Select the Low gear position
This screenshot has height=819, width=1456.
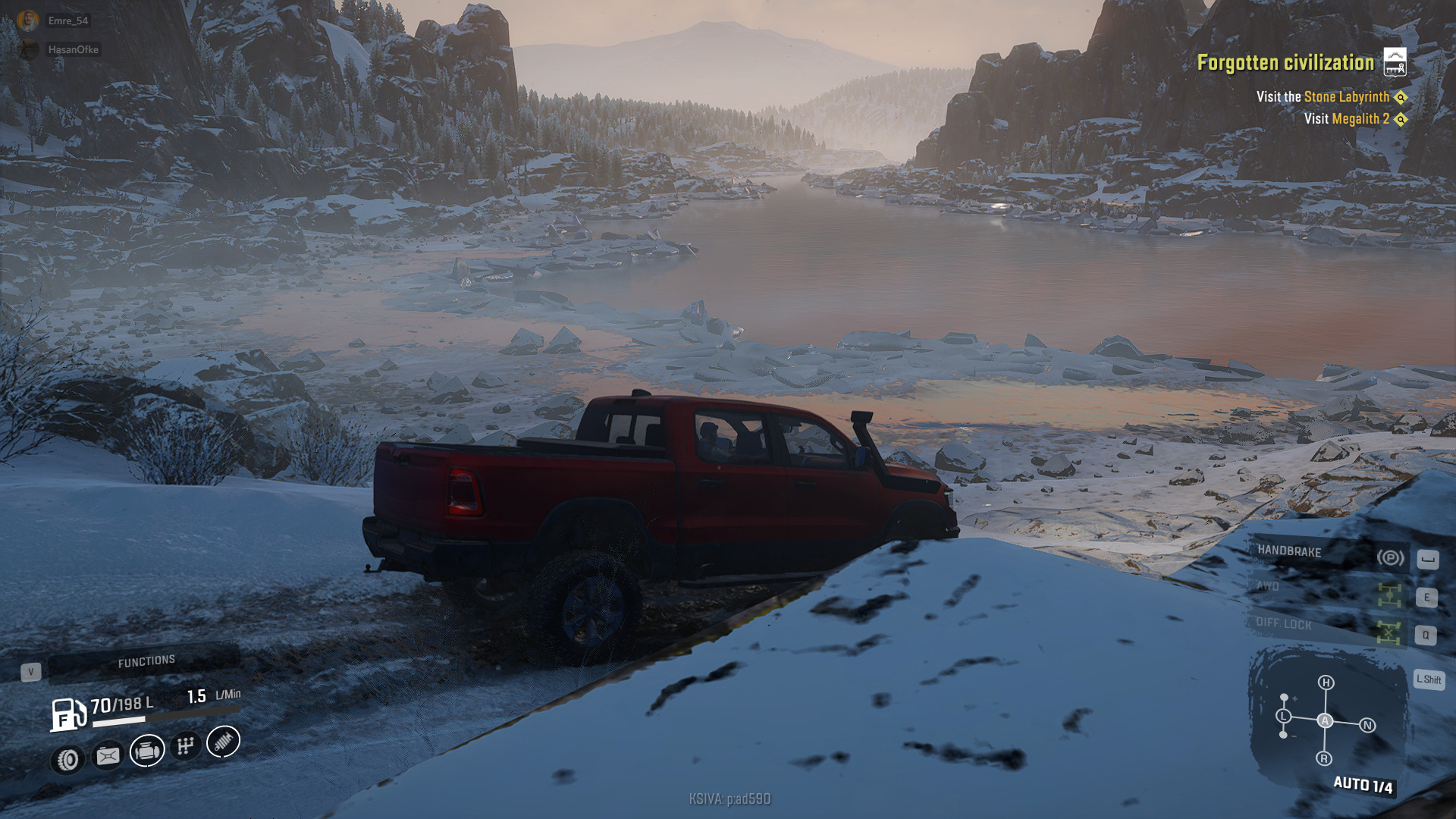click(x=1283, y=716)
